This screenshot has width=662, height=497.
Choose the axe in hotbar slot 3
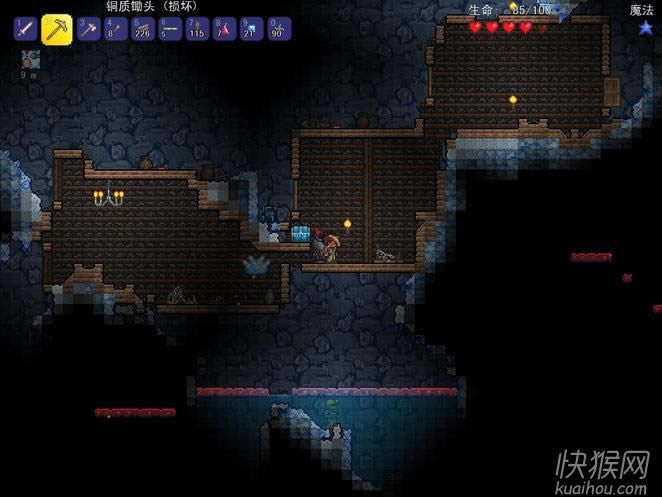click(88, 29)
